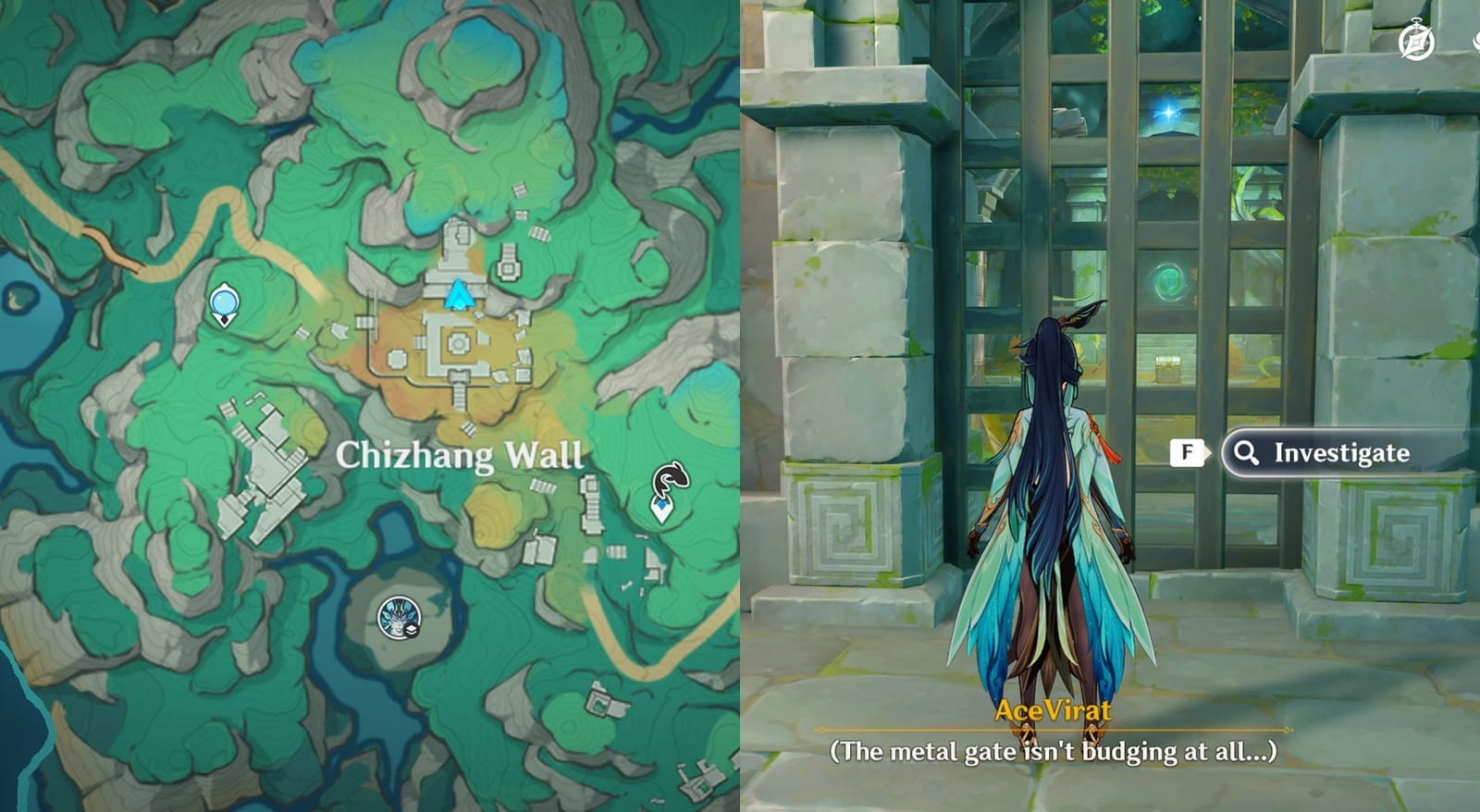Click the Investigate action label
This screenshot has height=812, width=1480.
pos(1339,452)
